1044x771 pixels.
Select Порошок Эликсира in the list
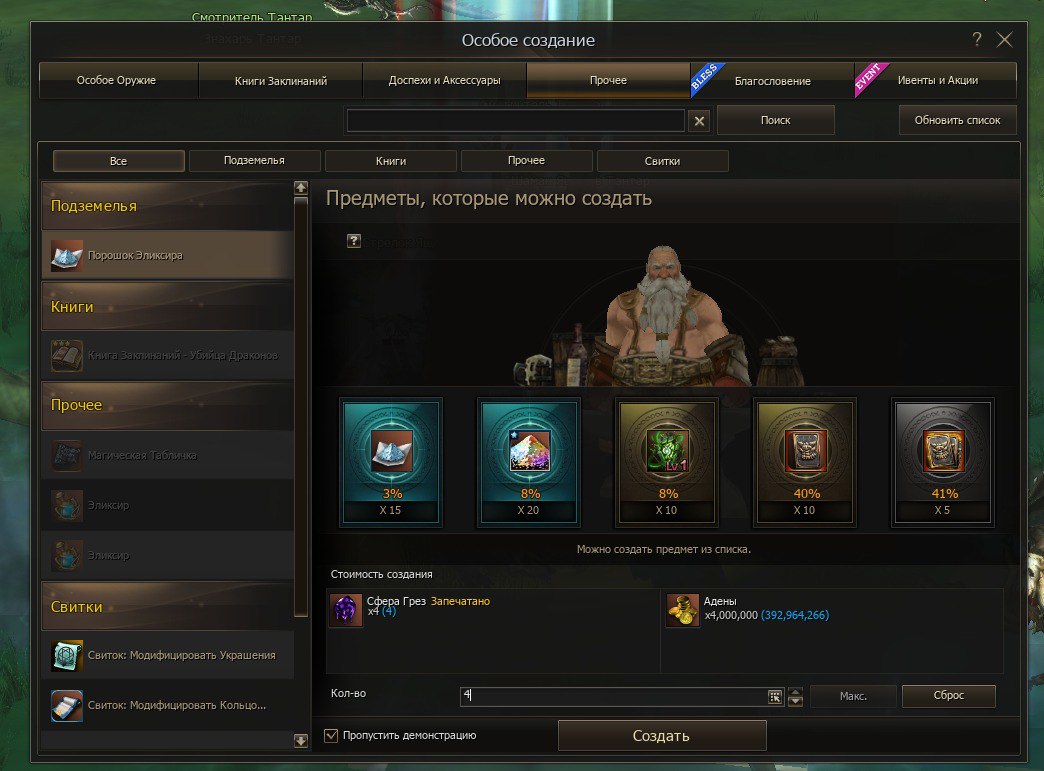point(168,255)
